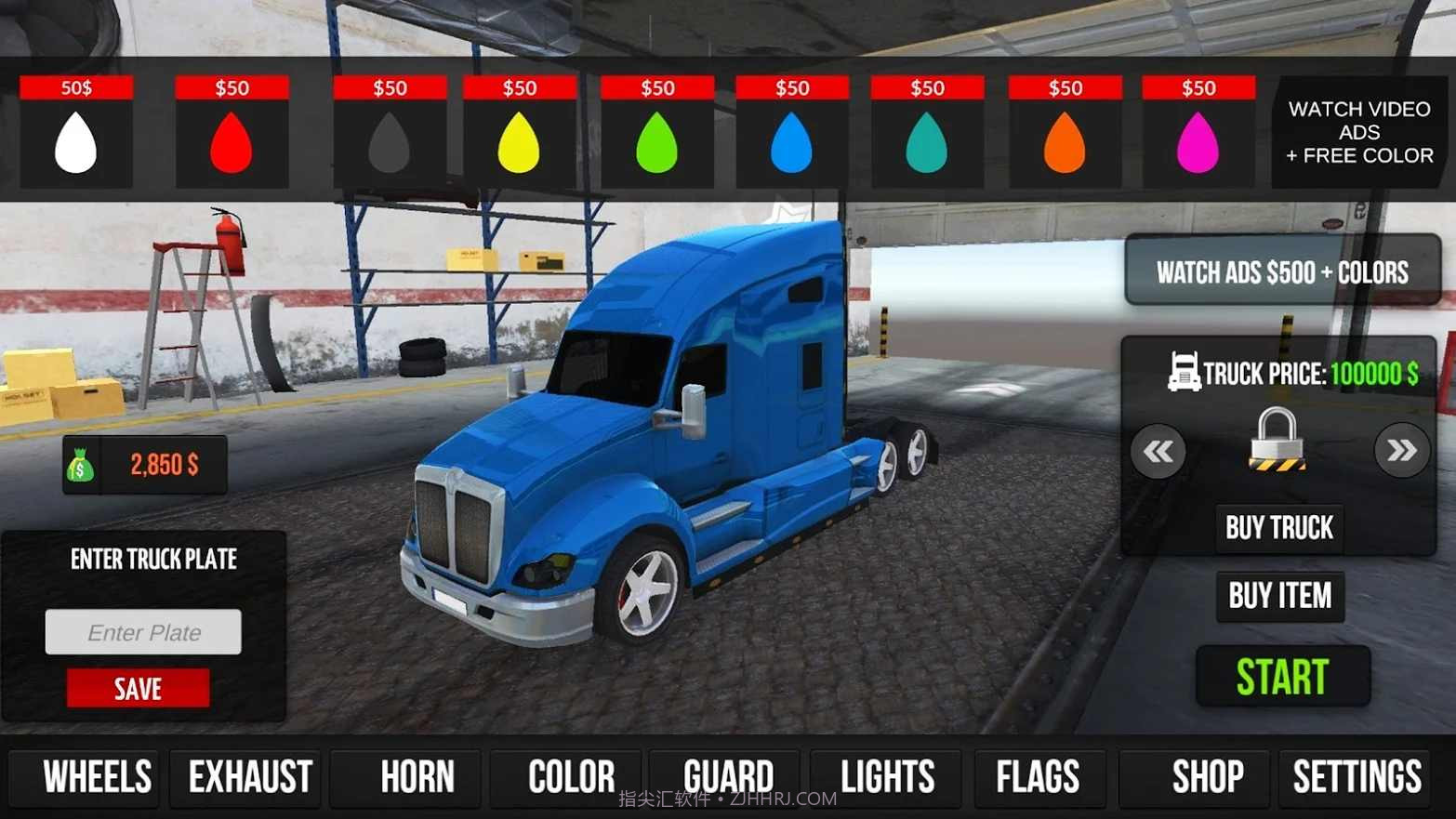Save the truck plate
The width and height of the screenshot is (1456, 819).
(x=138, y=689)
